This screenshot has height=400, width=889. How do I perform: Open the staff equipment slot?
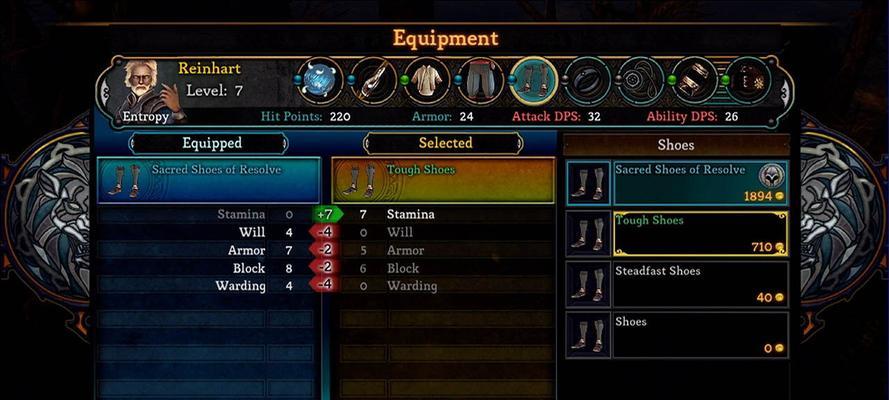[373, 80]
